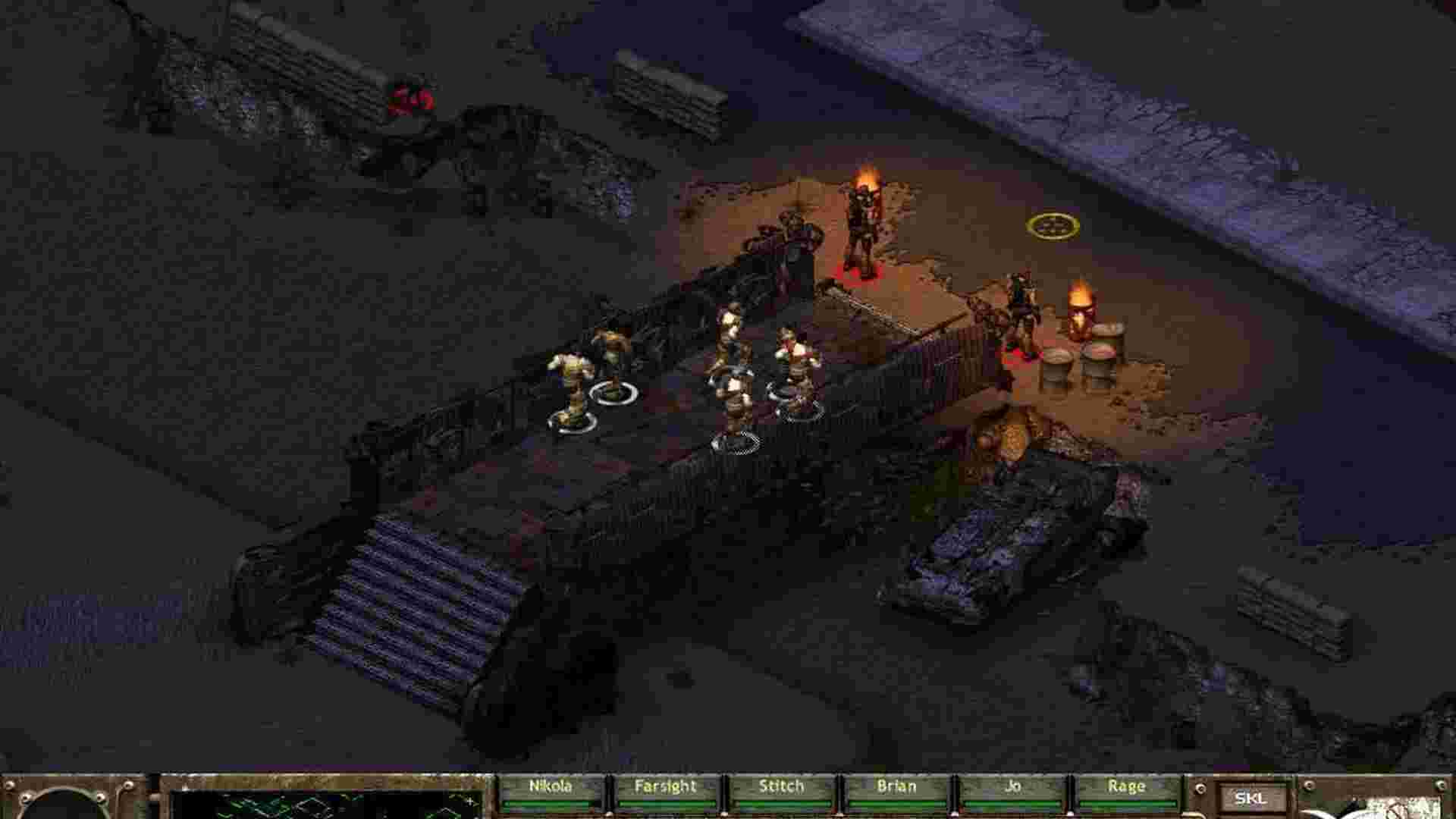Screen dimensions: 1456x819
Task: Select Stitch from the party bar
Action: (781, 787)
